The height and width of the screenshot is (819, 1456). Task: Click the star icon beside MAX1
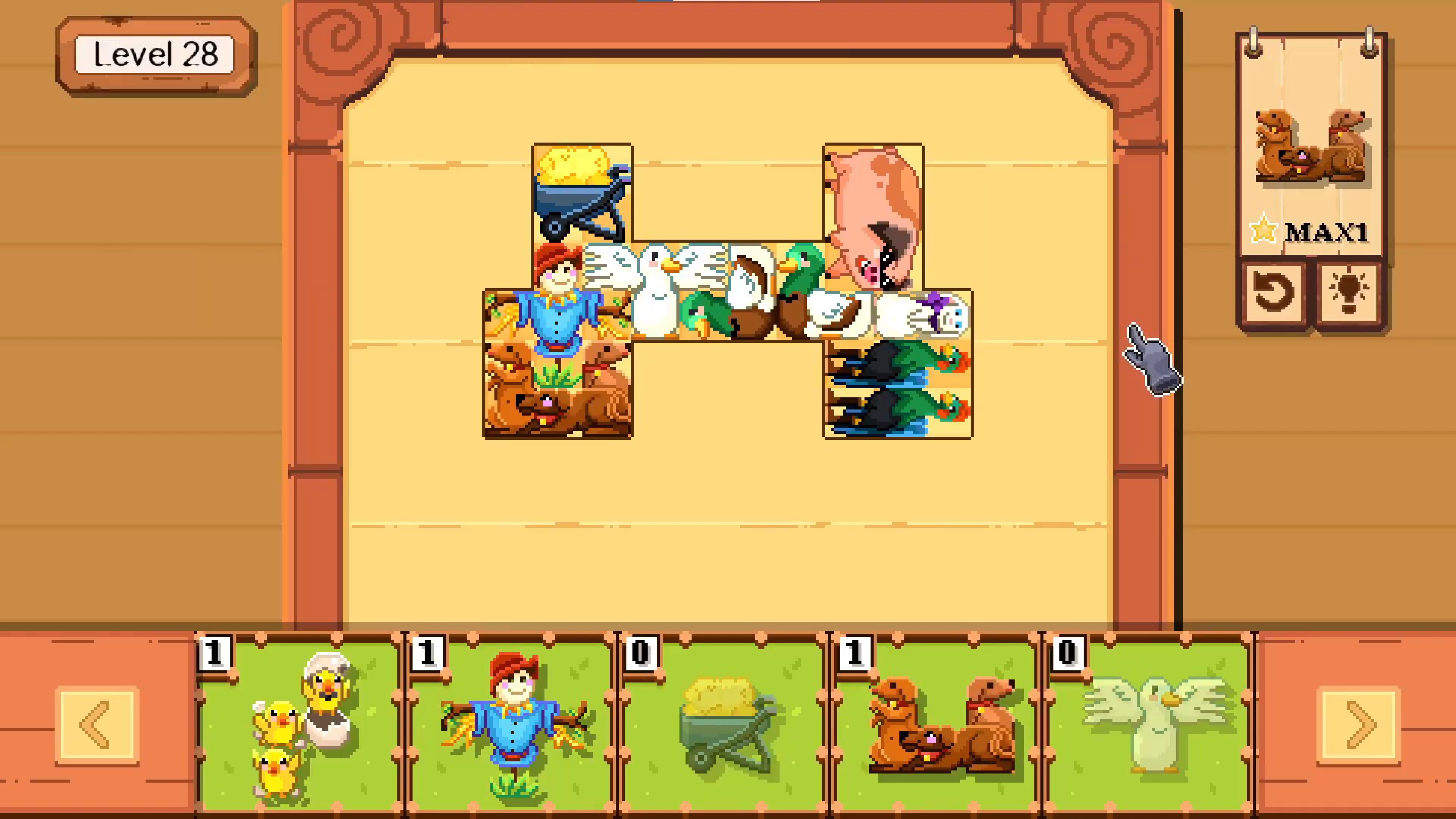(x=1263, y=230)
